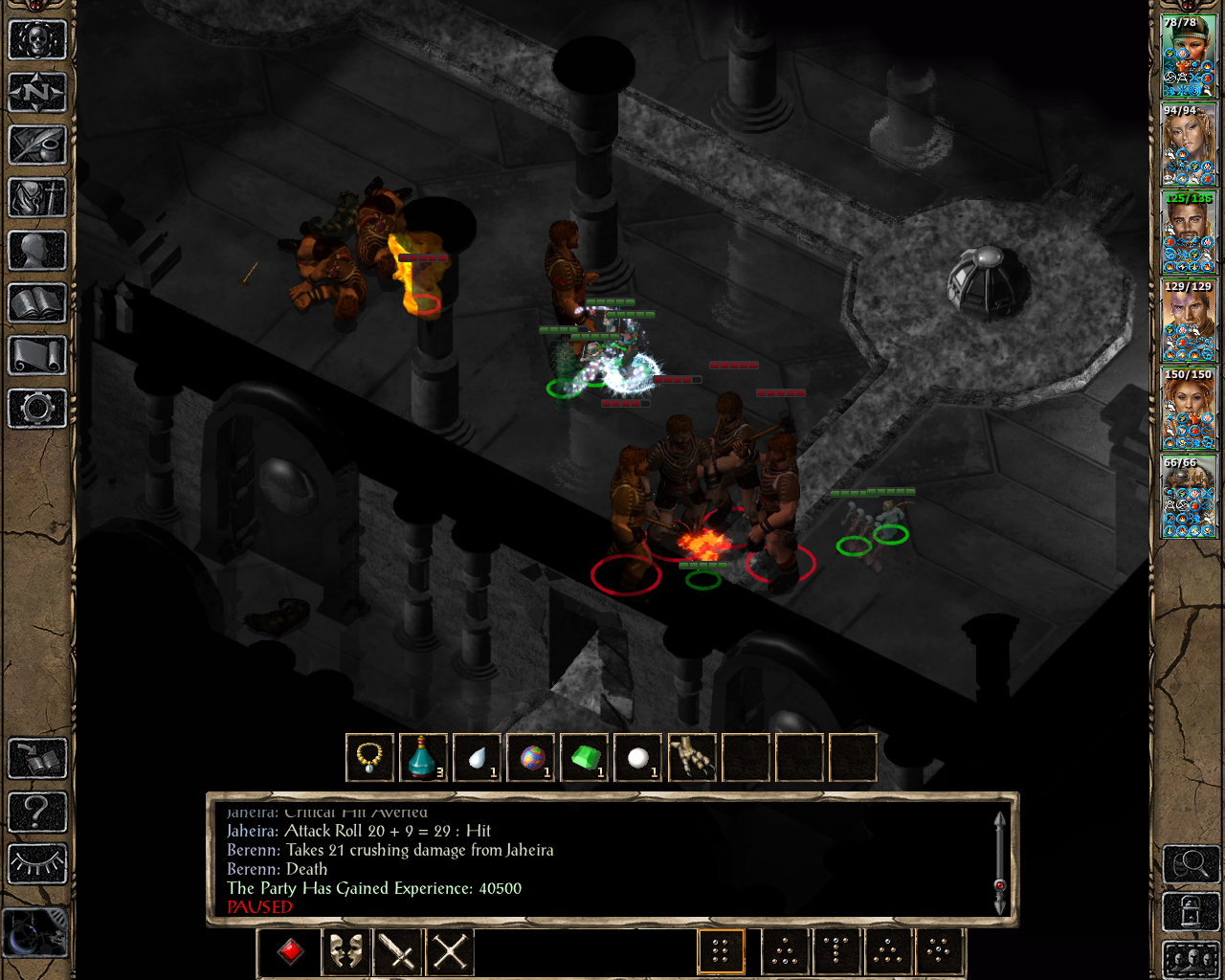Open the gear options menu
The height and width of the screenshot is (980, 1225).
click(x=37, y=409)
